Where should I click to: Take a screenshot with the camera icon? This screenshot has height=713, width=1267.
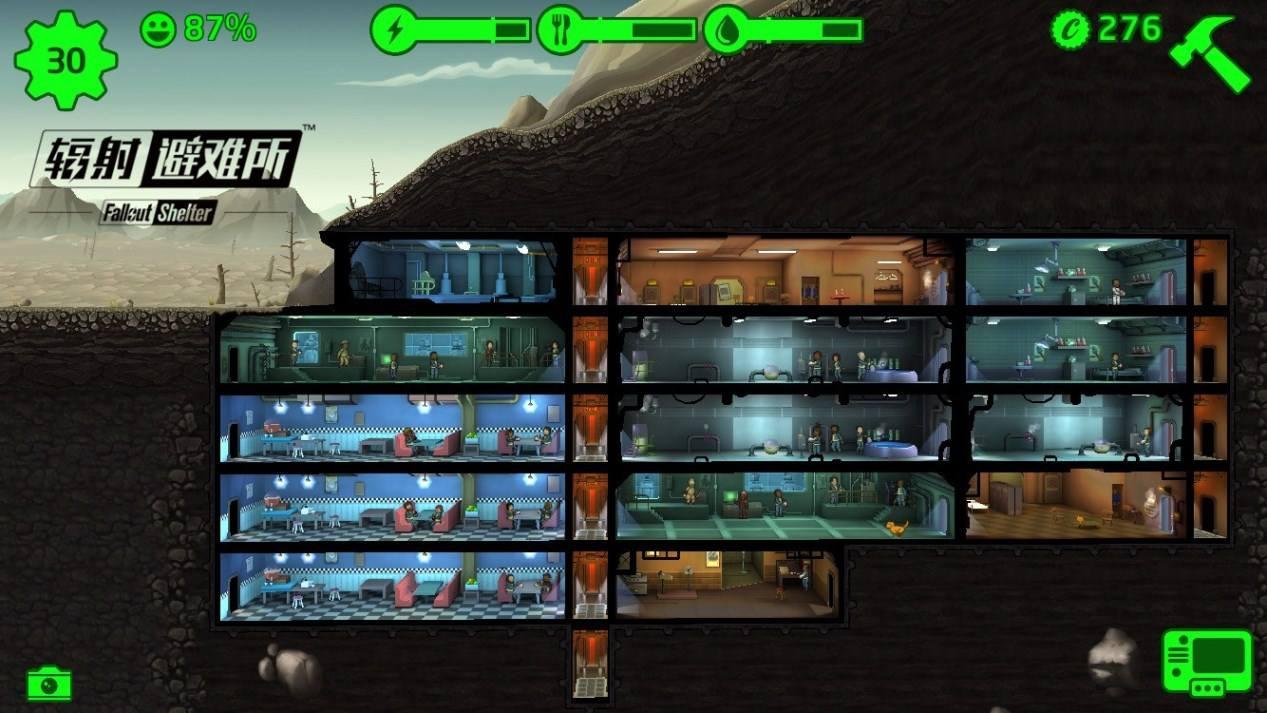click(x=49, y=684)
